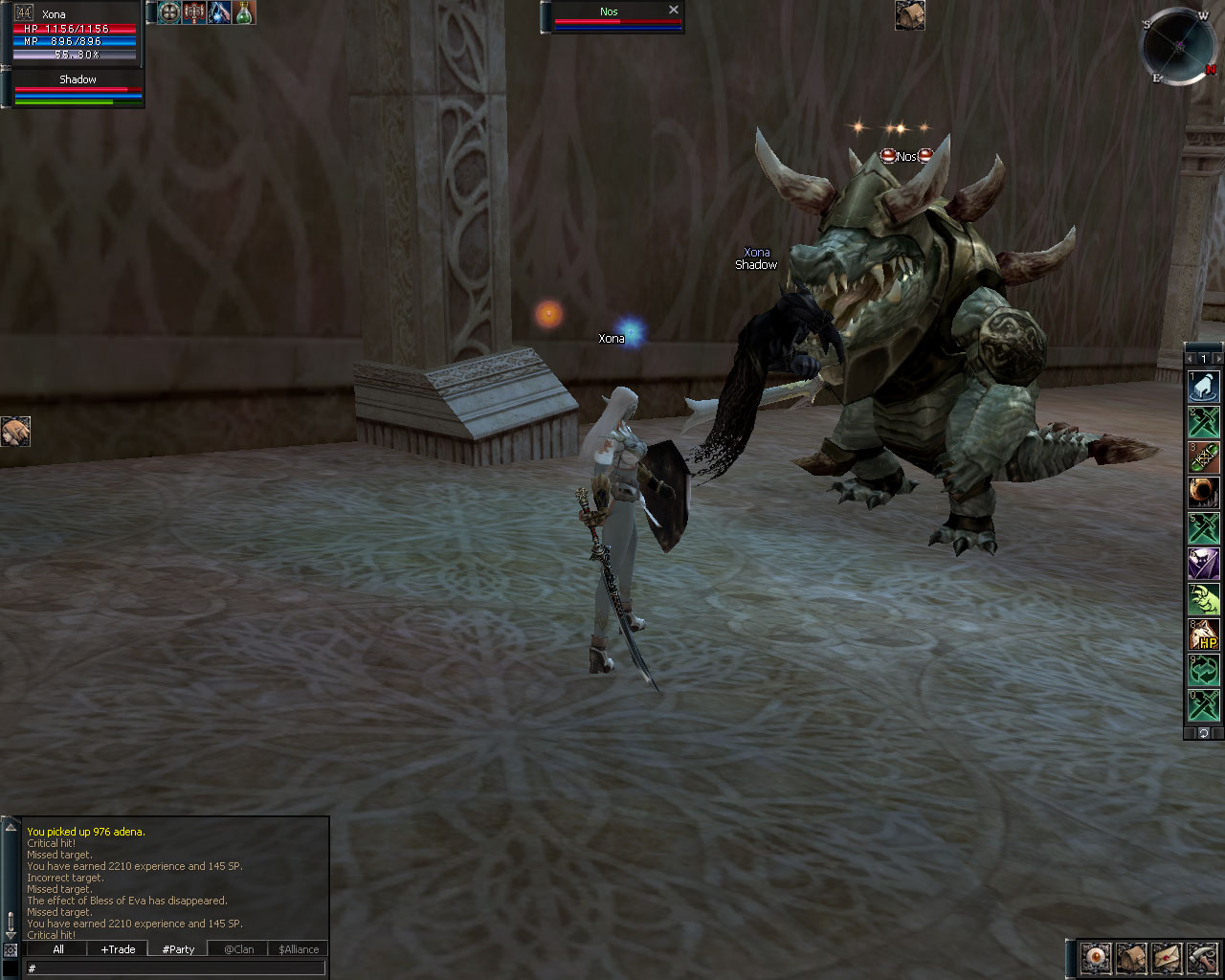Go to the previous shortcut bar page
This screenshot has height=980, width=1225.
click(1190, 359)
